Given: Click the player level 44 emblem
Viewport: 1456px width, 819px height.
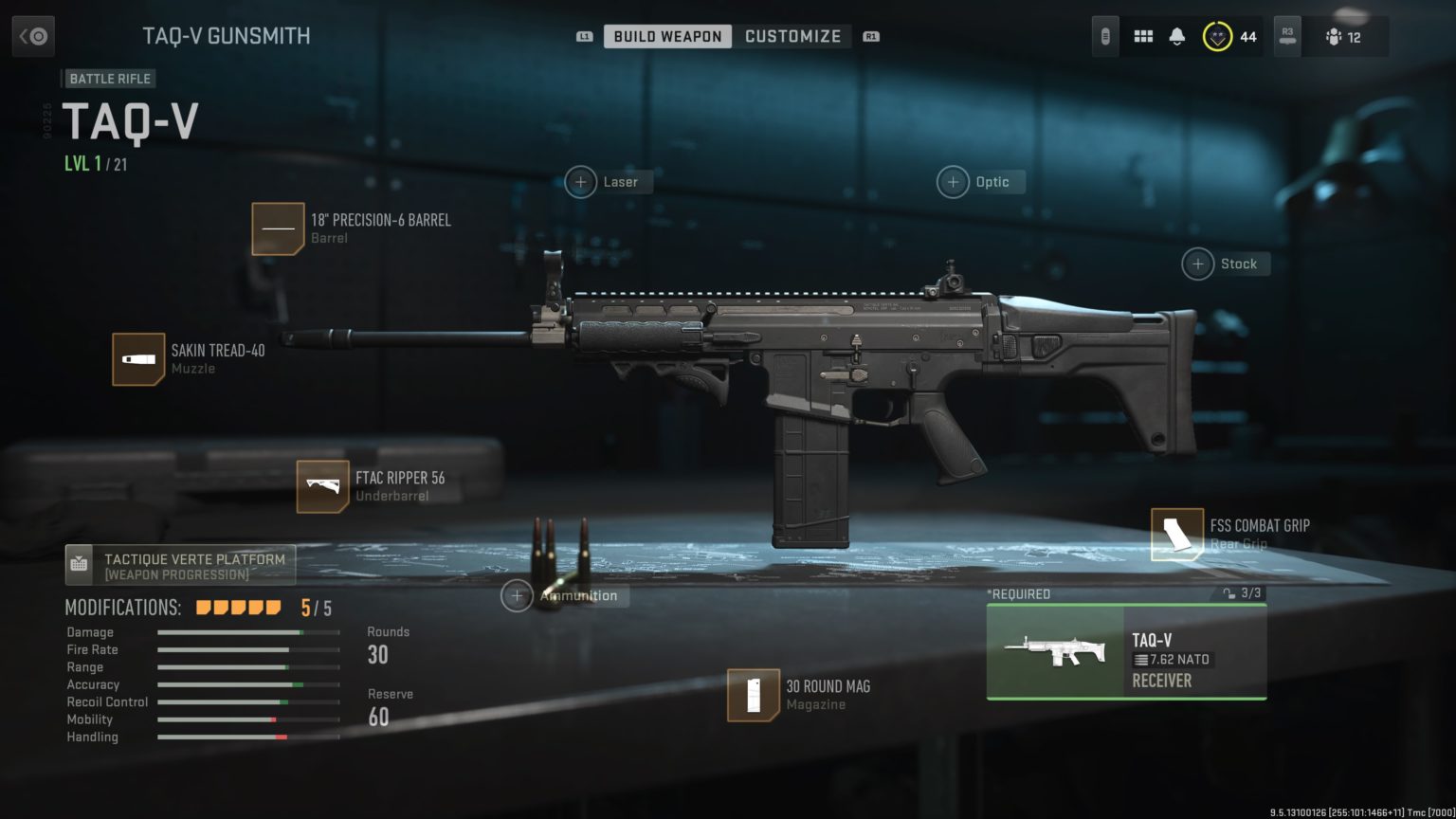Looking at the screenshot, I should coord(1216,36).
